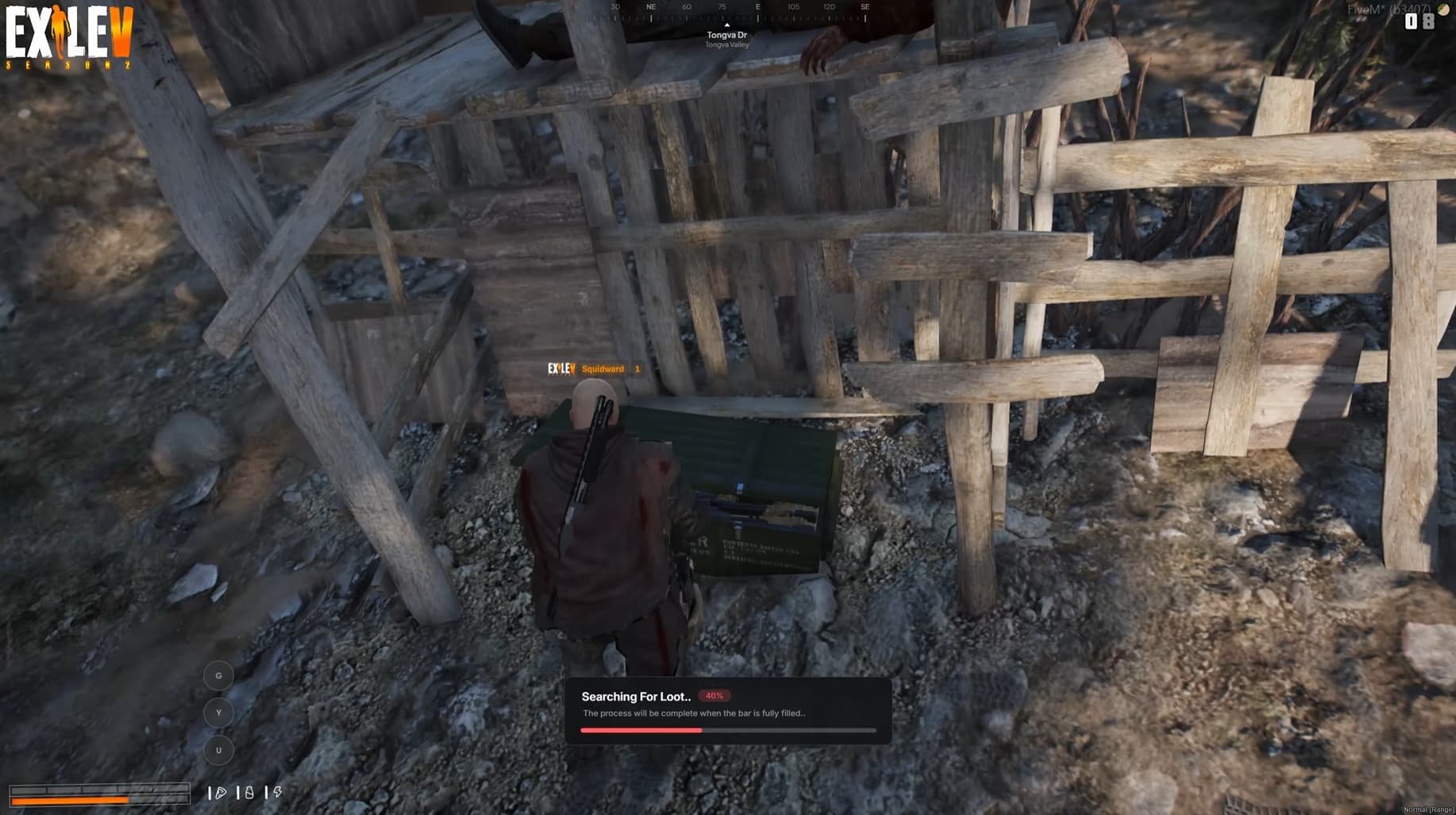Image resolution: width=1456 pixels, height=815 pixels.
Task: Click the white counter box showing 0
Action: 1411,21
